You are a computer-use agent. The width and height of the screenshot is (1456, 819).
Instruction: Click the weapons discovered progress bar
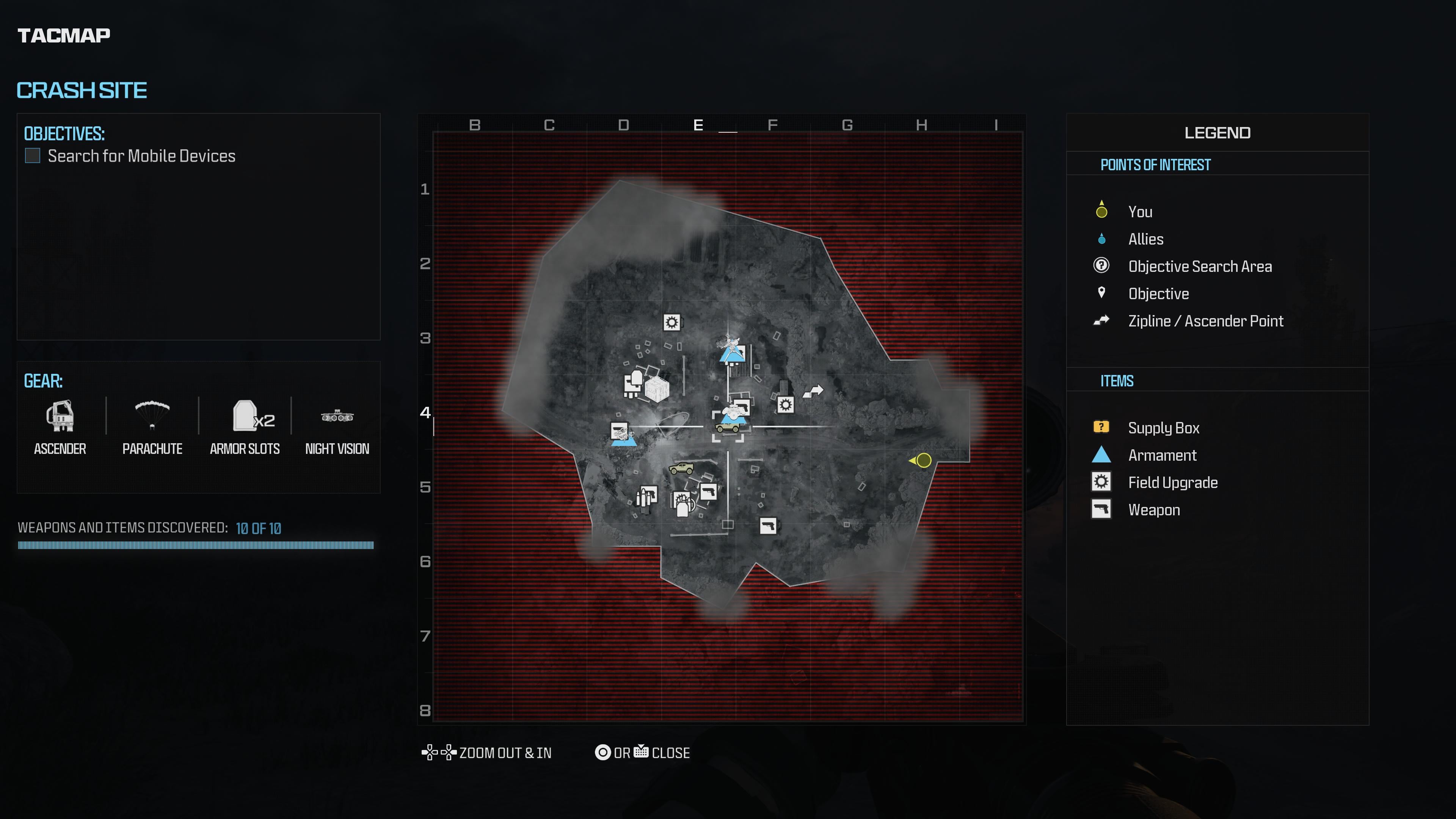tap(196, 546)
